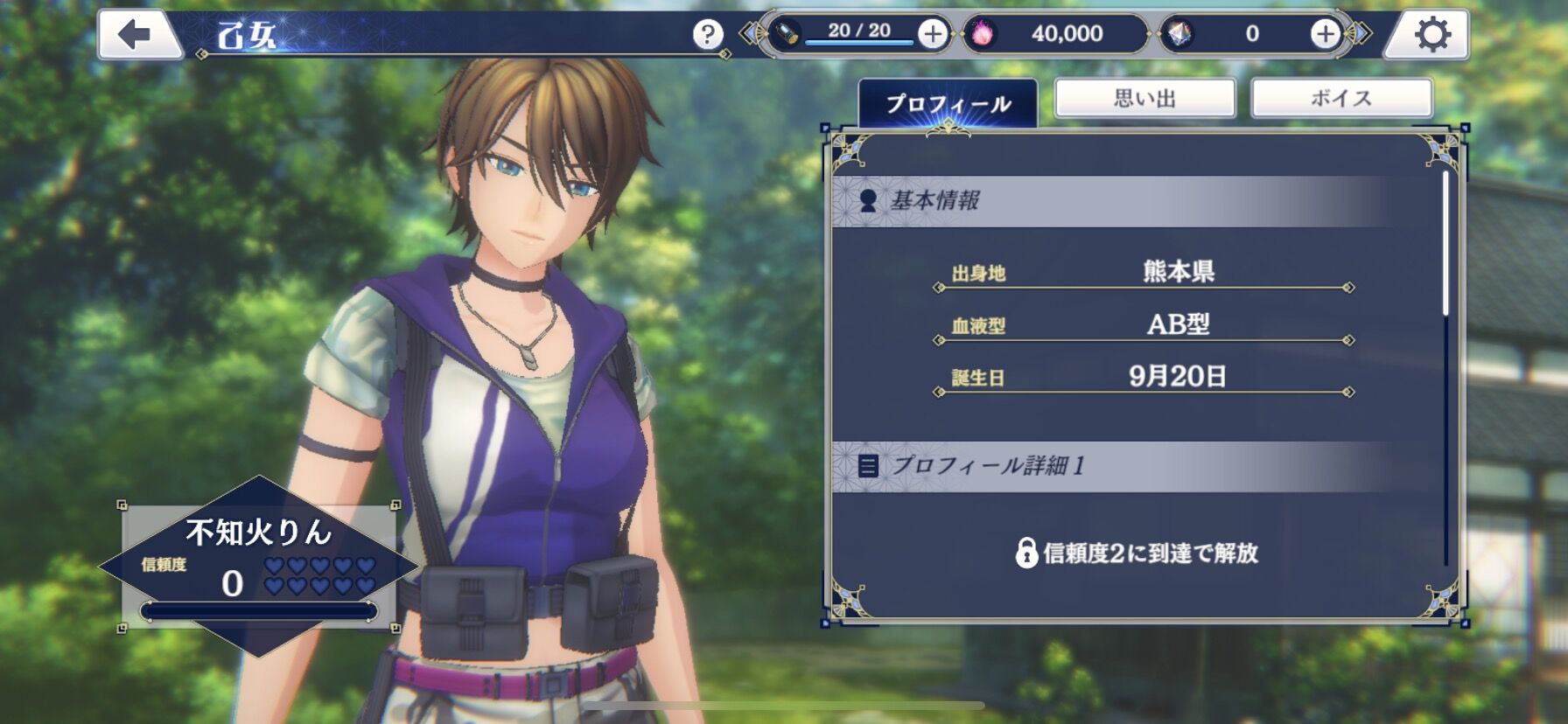Add gems with the plus button
The height and width of the screenshot is (724, 1568).
[x=1325, y=34]
